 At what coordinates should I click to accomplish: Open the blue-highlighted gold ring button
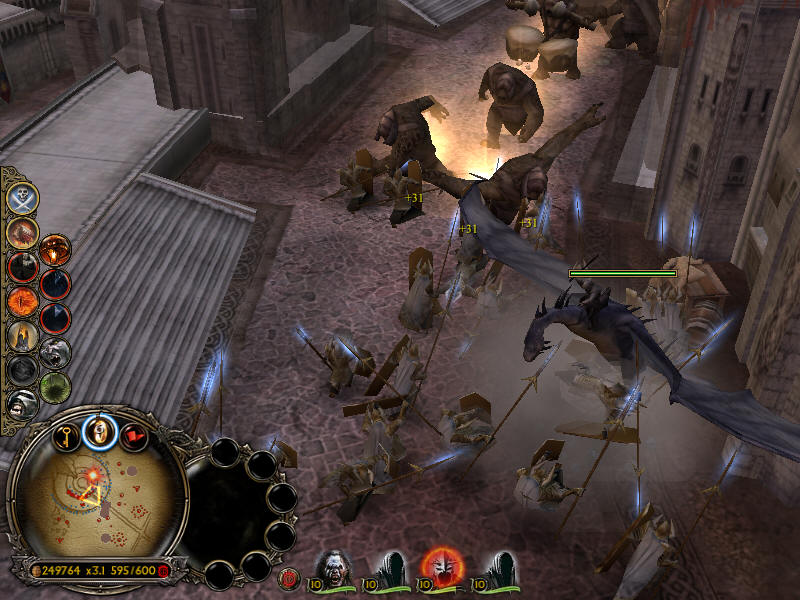100,431
